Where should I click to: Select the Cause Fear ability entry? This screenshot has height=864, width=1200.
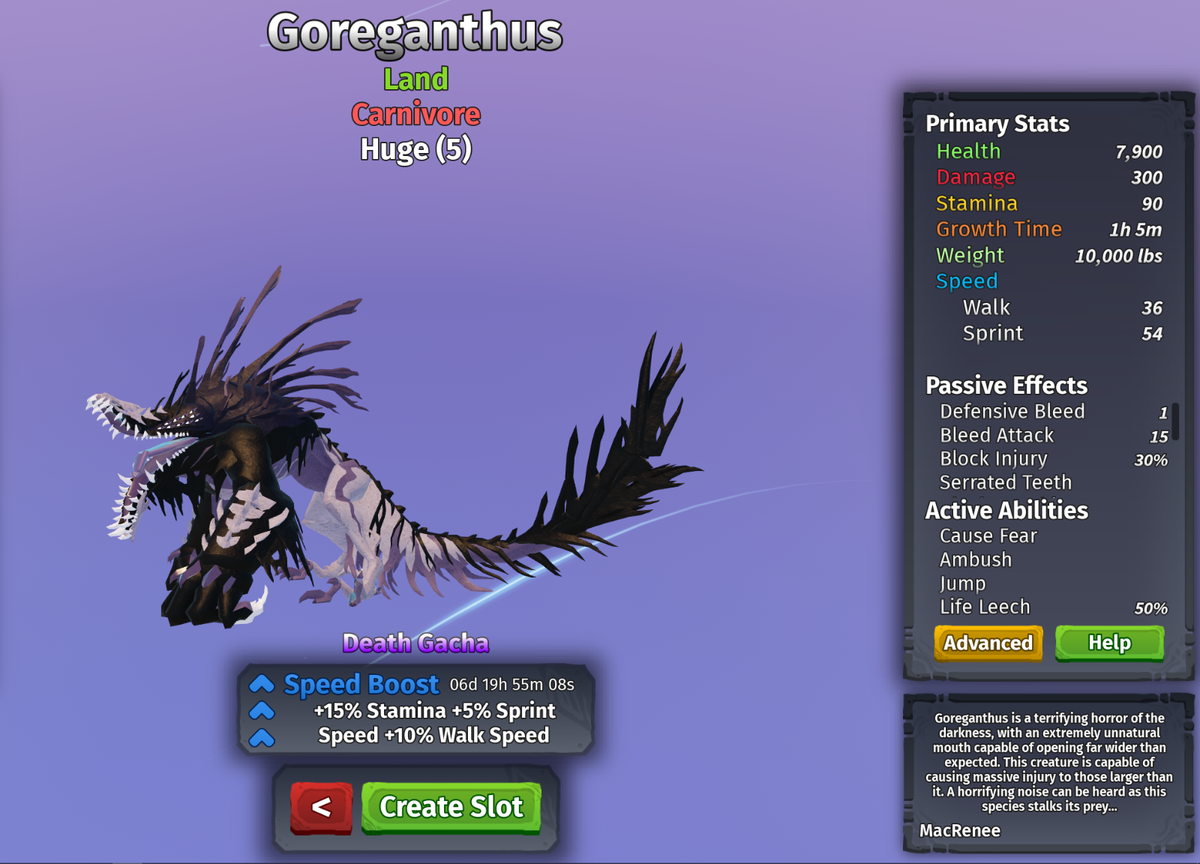(989, 536)
